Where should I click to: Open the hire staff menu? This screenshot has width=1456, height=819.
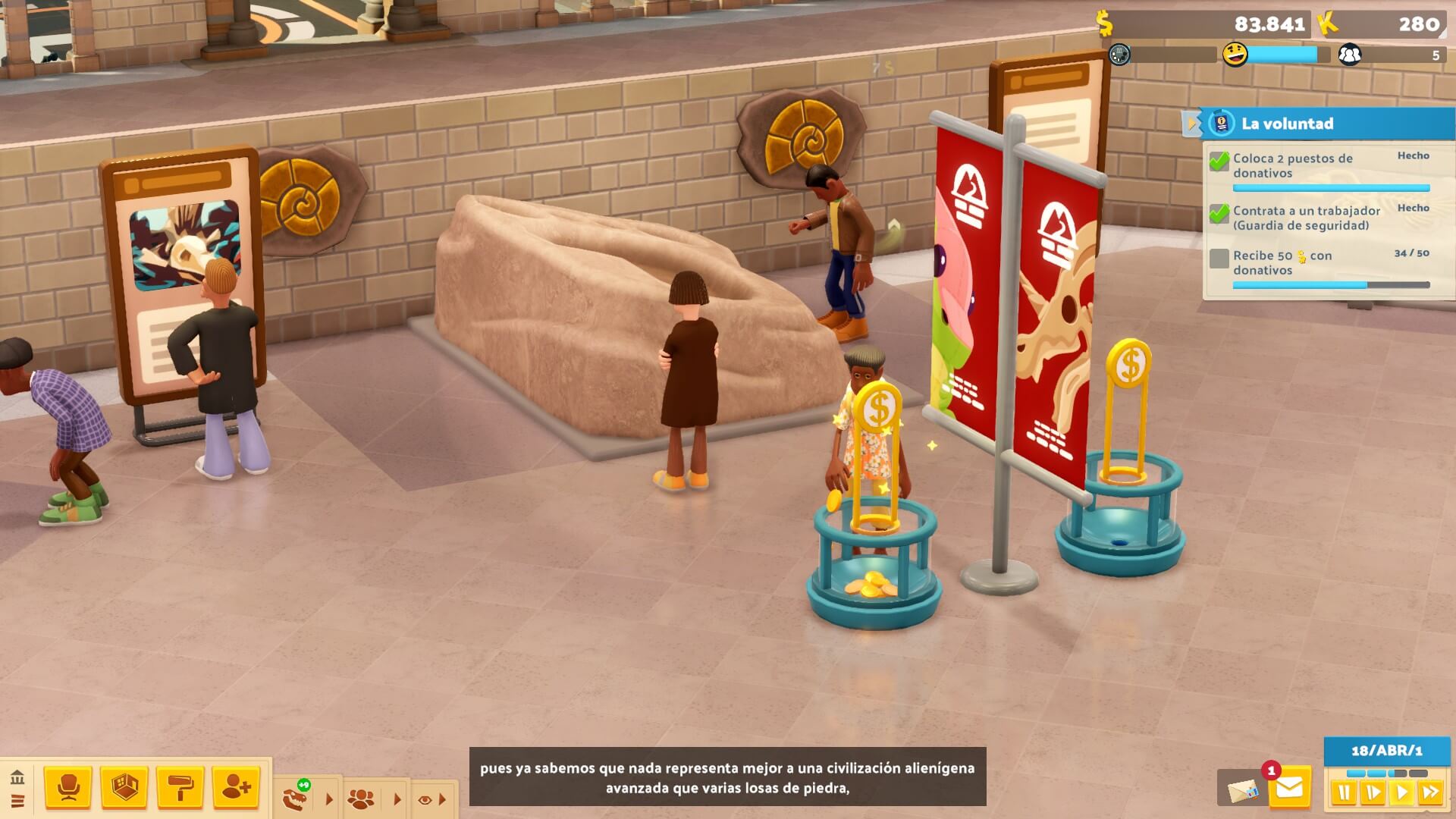[237, 789]
